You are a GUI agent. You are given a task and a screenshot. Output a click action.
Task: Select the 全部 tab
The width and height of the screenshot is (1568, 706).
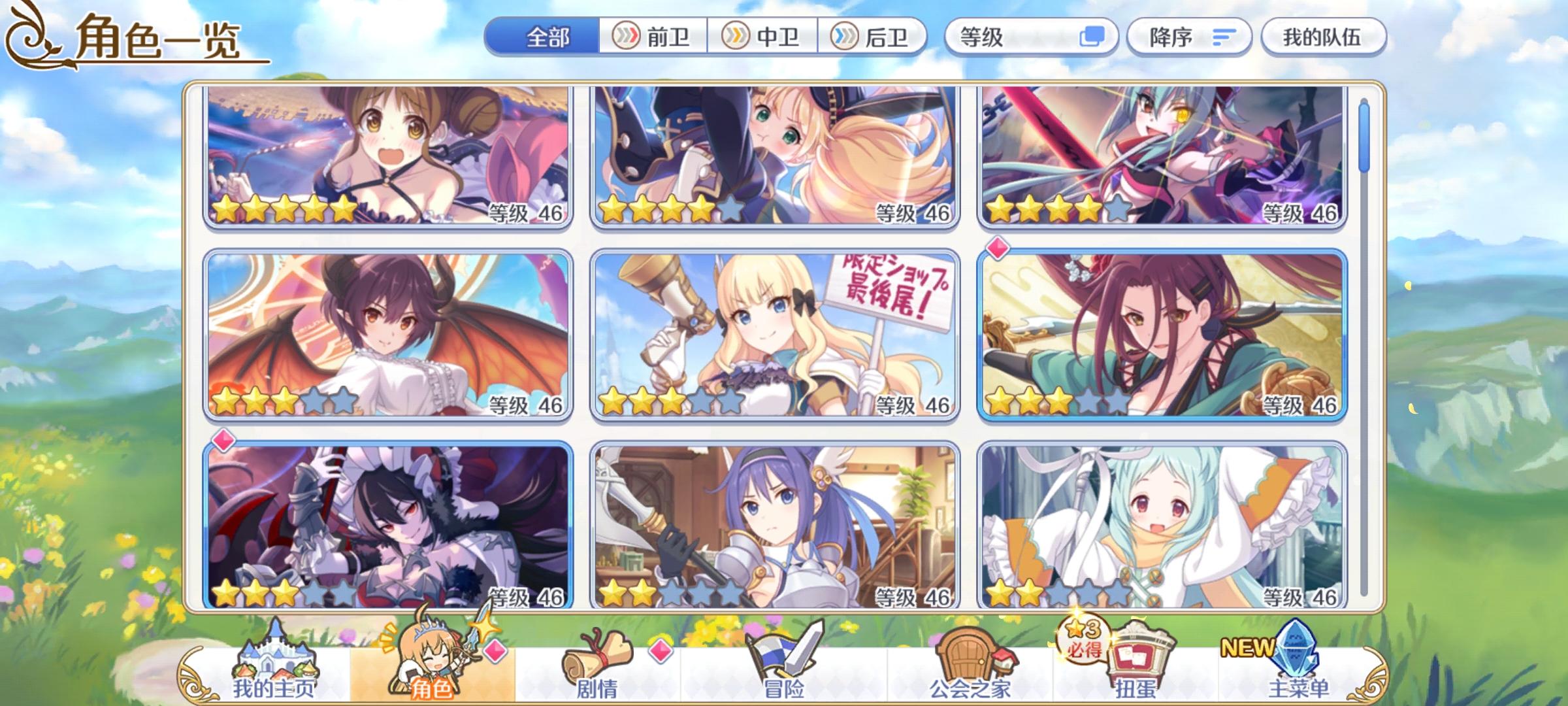pyautogui.click(x=549, y=37)
